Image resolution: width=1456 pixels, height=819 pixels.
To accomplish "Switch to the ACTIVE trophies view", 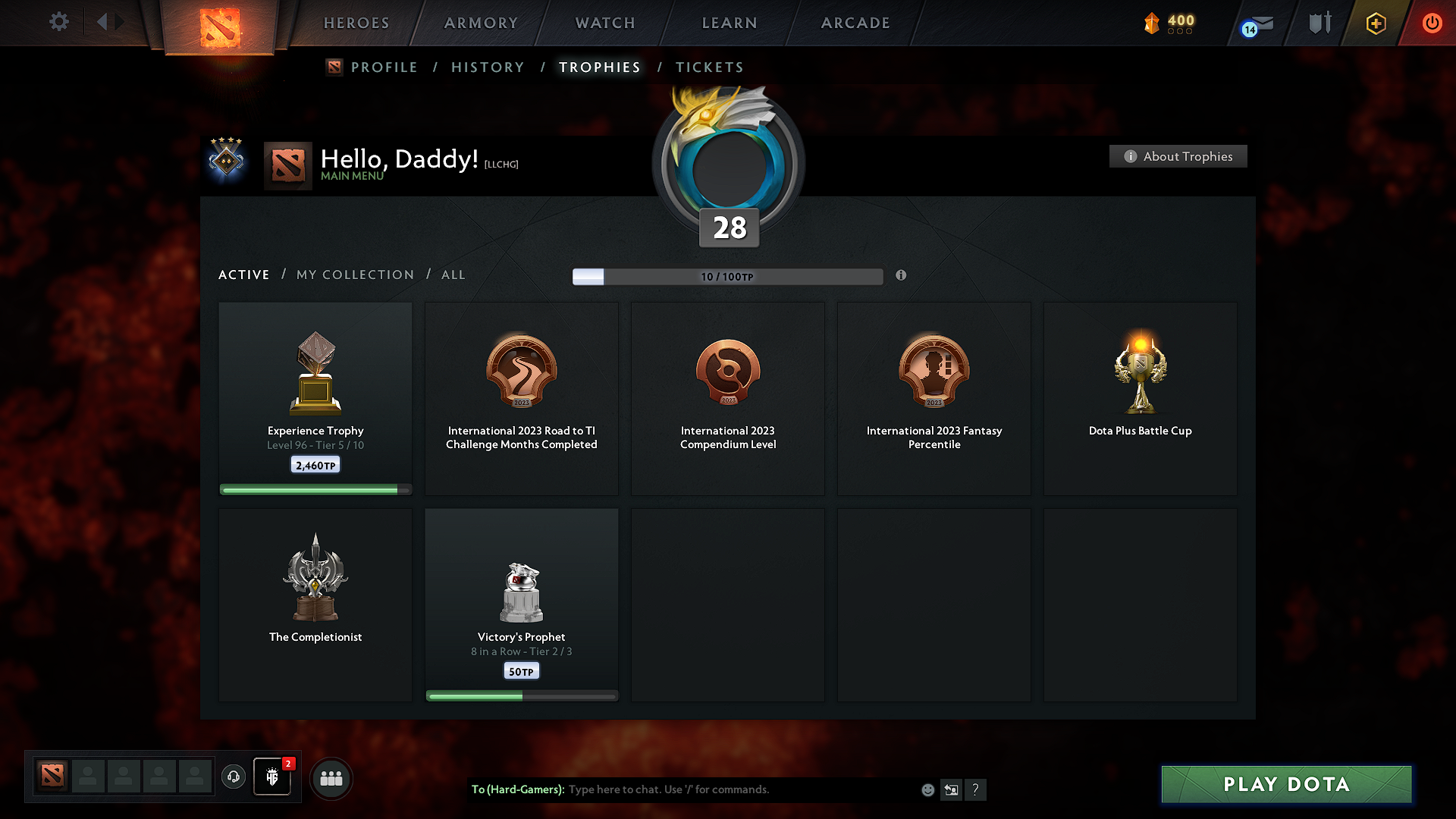I will 243,275.
